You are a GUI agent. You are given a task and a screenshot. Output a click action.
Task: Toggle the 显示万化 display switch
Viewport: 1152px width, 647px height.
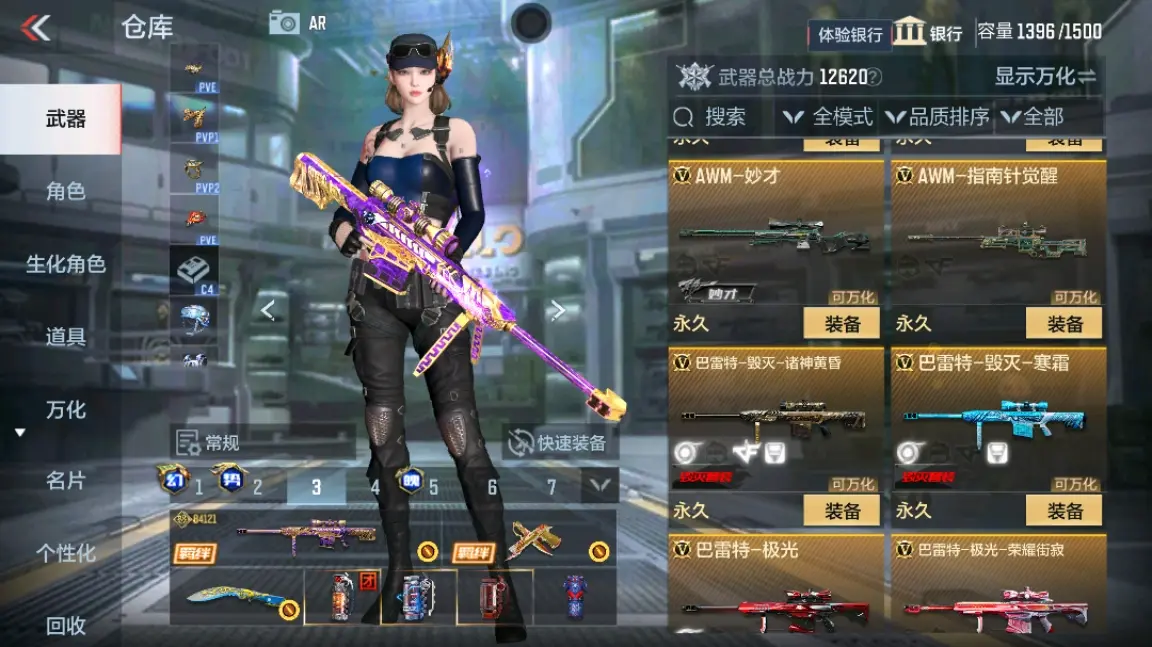pos(1045,76)
